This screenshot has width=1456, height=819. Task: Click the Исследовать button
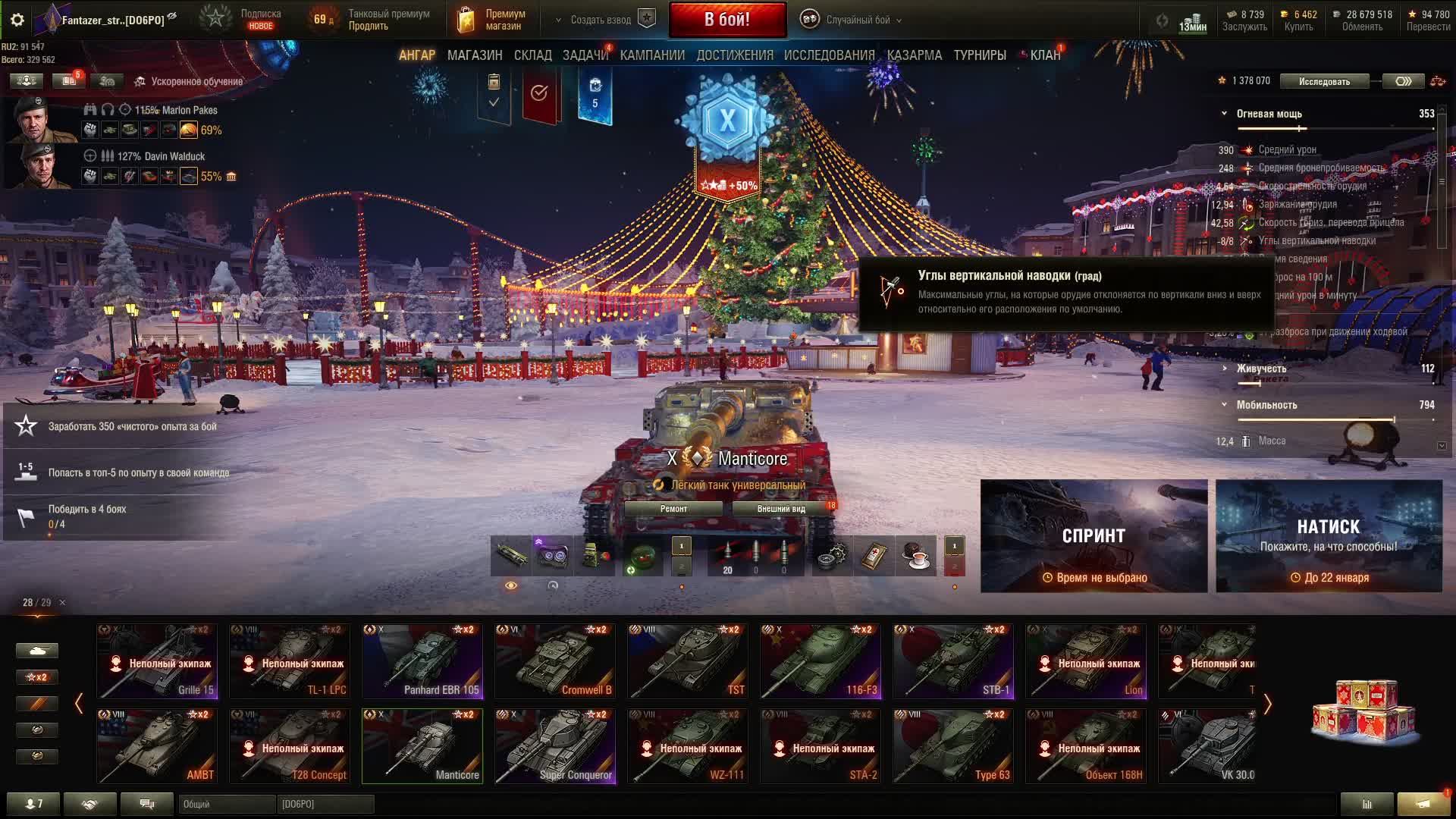pyautogui.click(x=1324, y=81)
